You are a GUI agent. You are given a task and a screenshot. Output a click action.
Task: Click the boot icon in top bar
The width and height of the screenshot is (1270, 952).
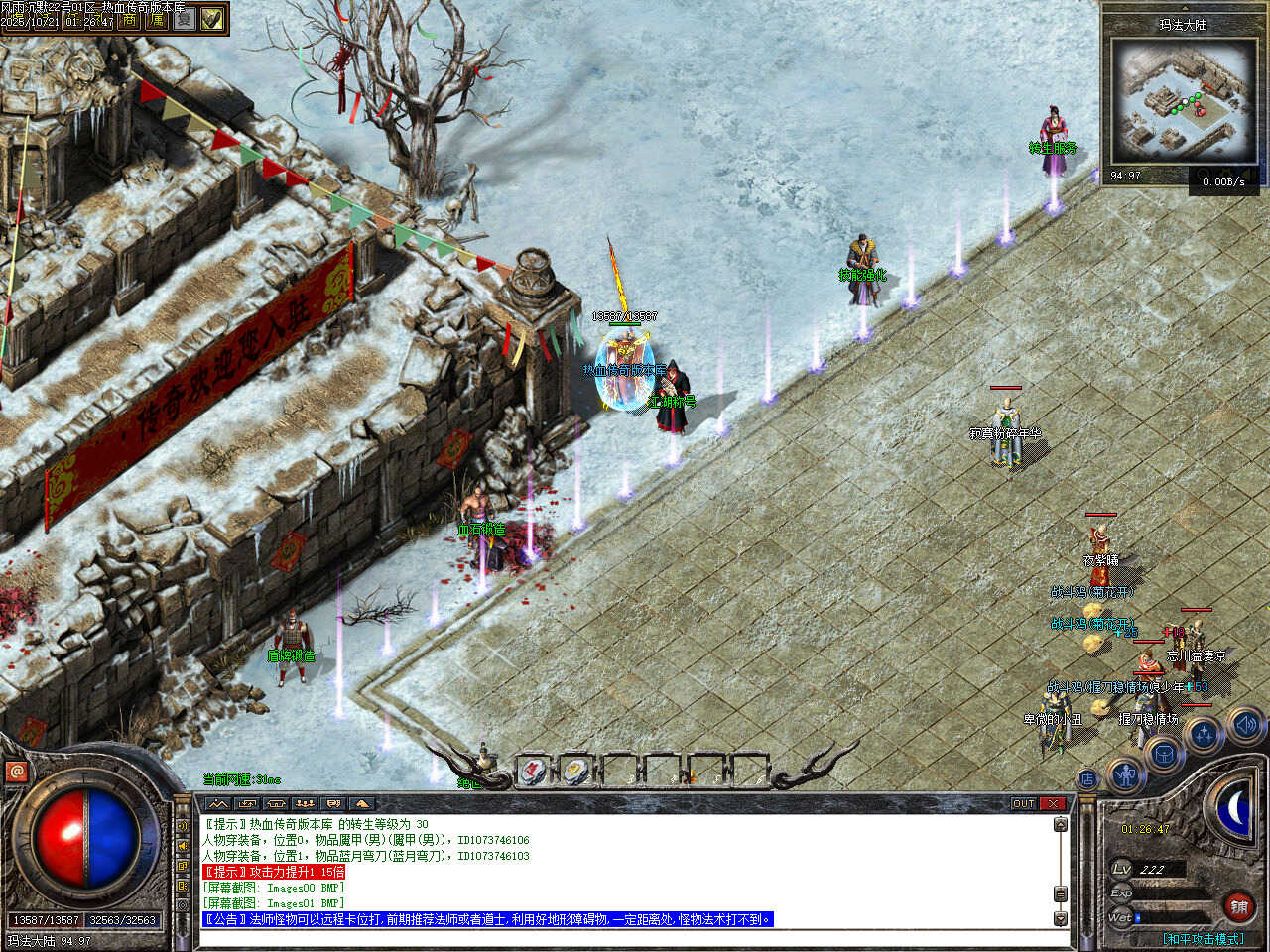click(211, 20)
